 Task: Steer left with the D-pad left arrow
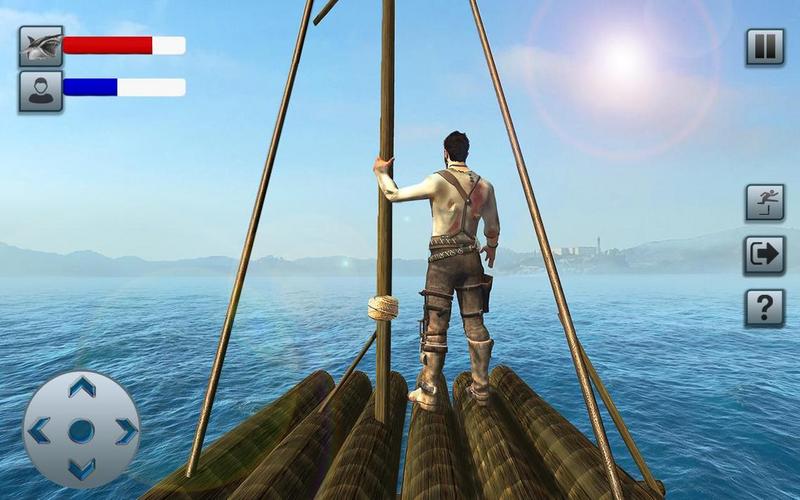click(39, 431)
